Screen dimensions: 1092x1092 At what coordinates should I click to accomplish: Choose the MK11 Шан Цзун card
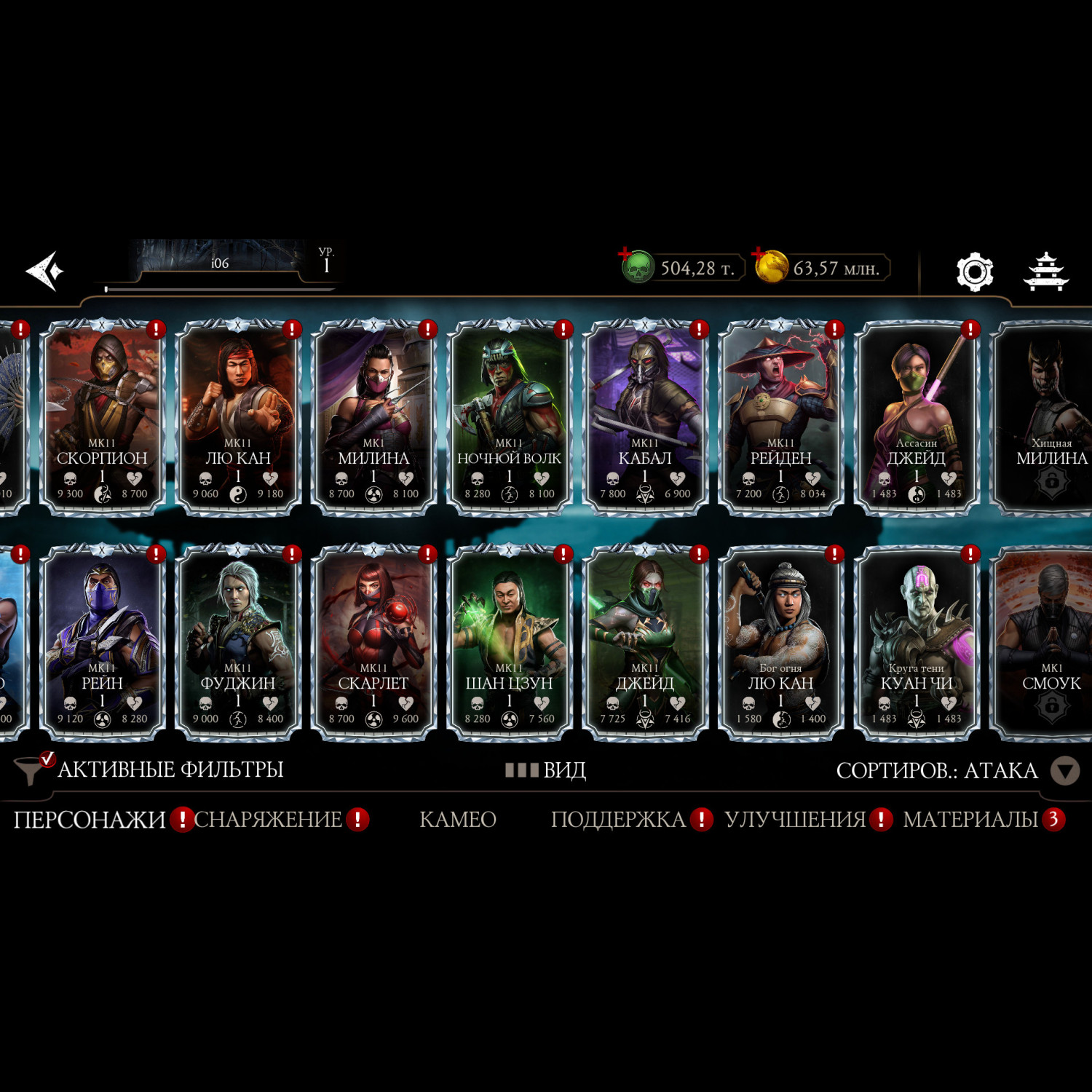point(509,643)
